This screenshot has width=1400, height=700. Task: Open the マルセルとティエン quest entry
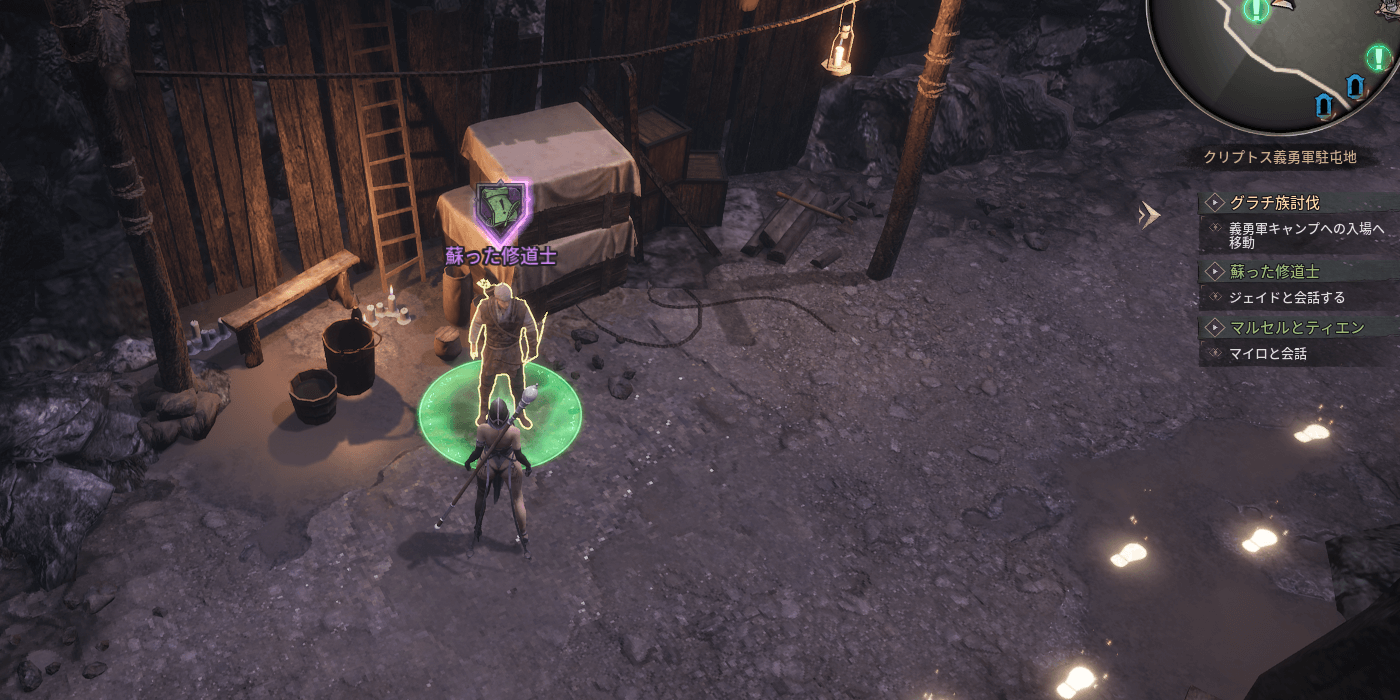tap(1296, 327)
